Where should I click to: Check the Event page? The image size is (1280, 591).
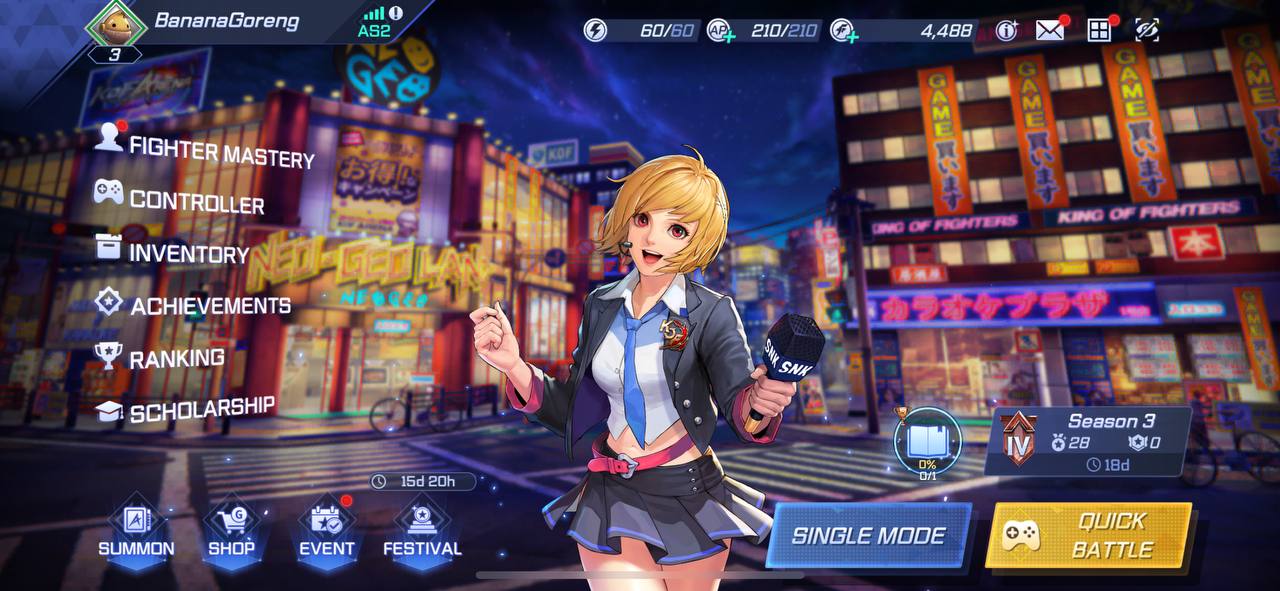click(x=327, y=530)
